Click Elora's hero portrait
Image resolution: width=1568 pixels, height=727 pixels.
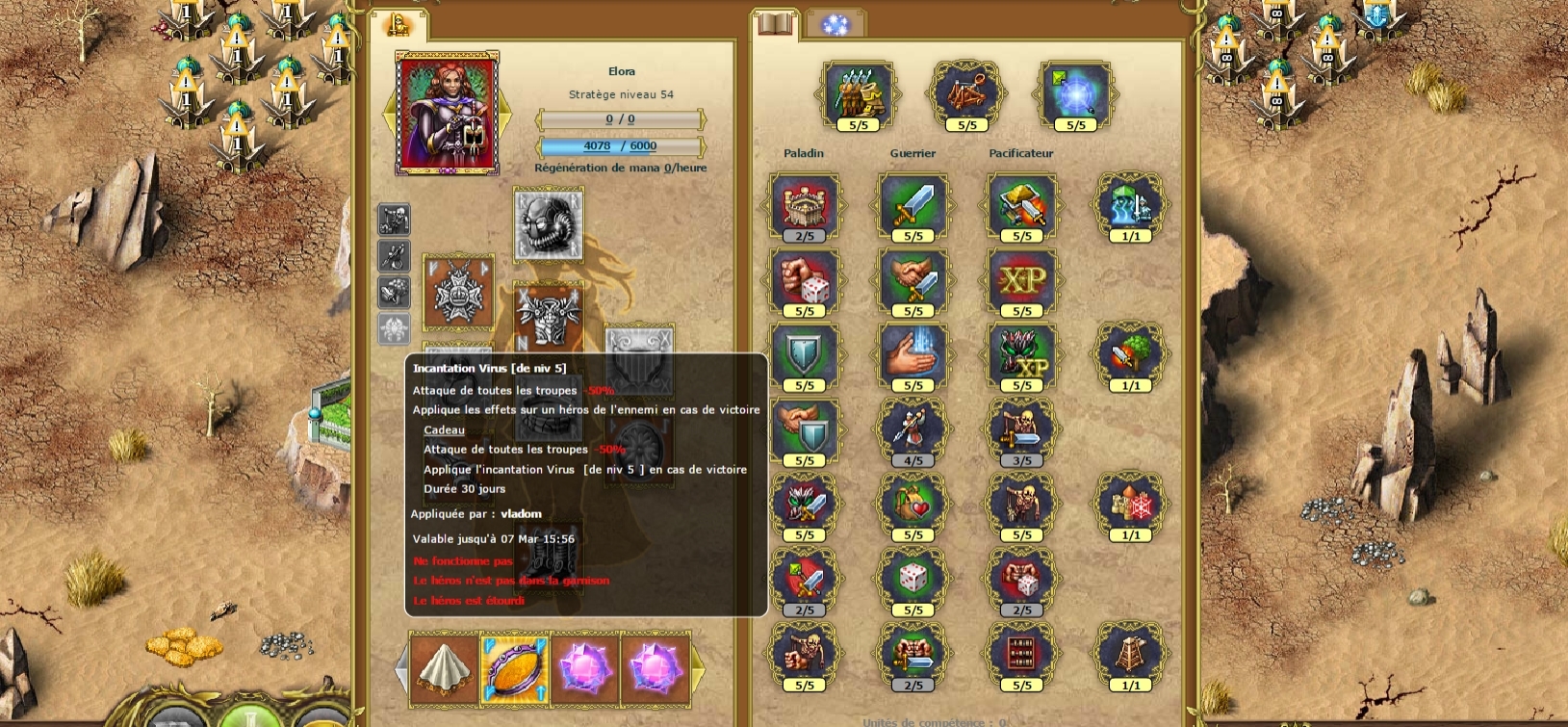pyautogui.click(x=448, y=114)
